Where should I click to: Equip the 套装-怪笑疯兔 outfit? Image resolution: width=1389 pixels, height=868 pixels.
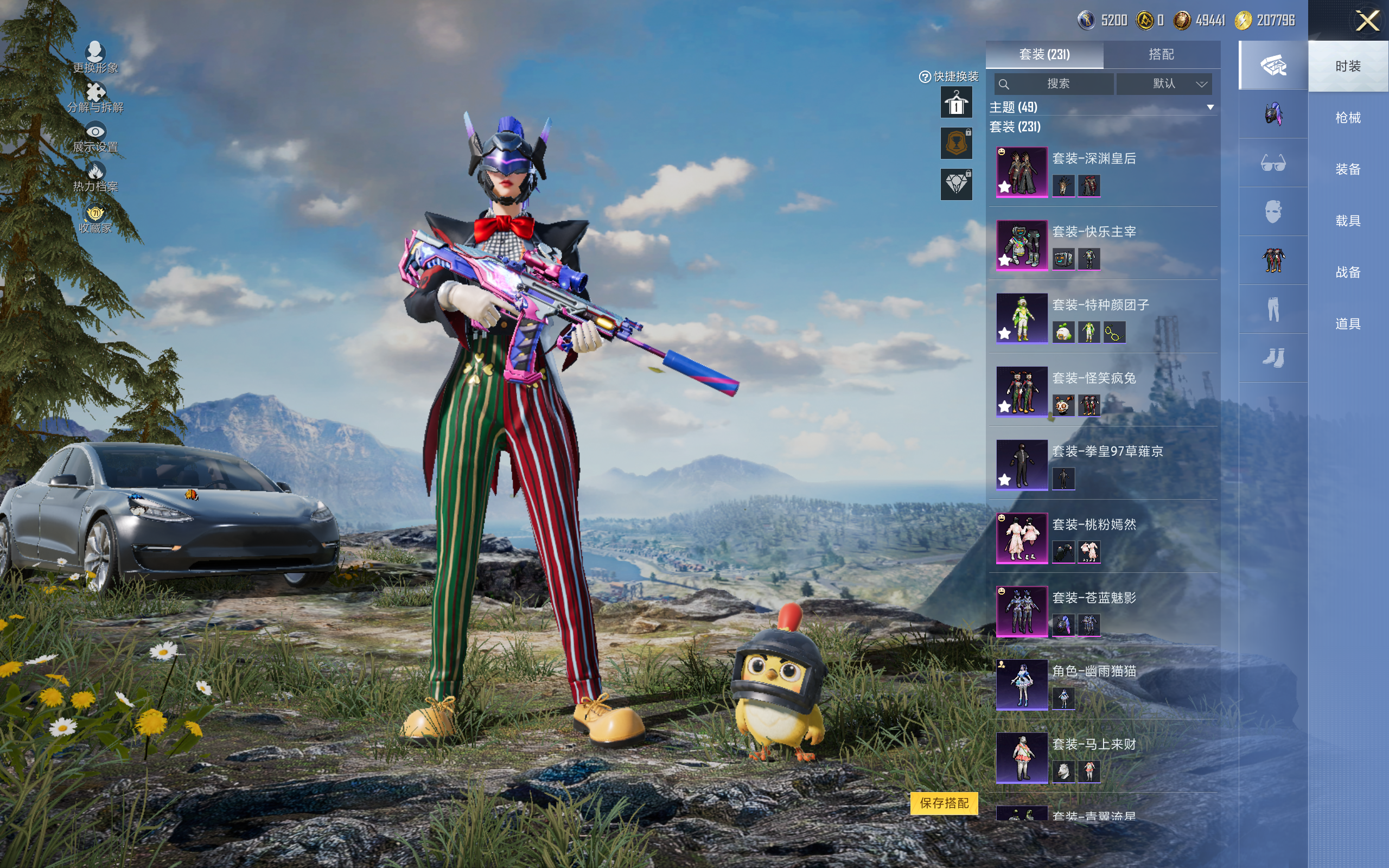click(x=1022, y=392)
